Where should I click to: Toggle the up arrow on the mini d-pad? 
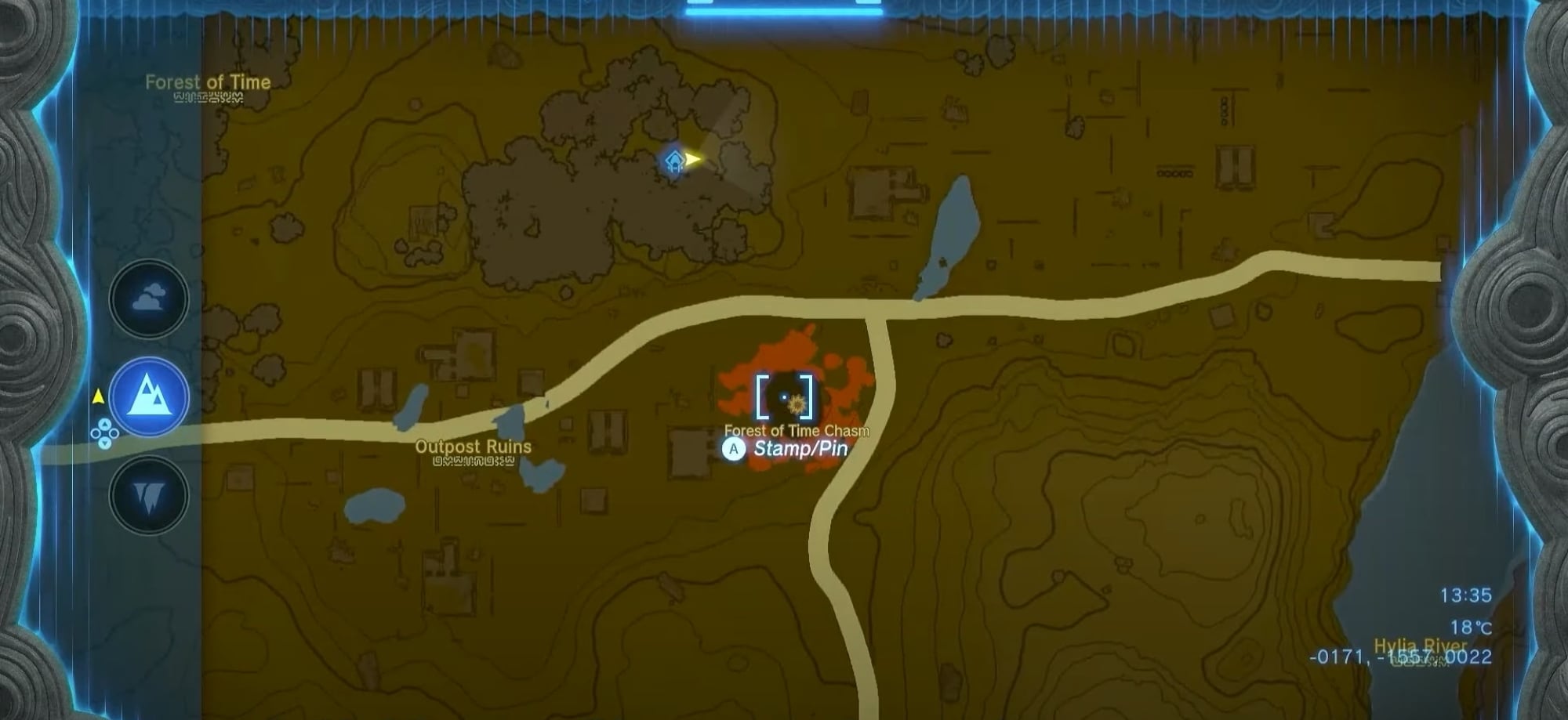(105, 424)
